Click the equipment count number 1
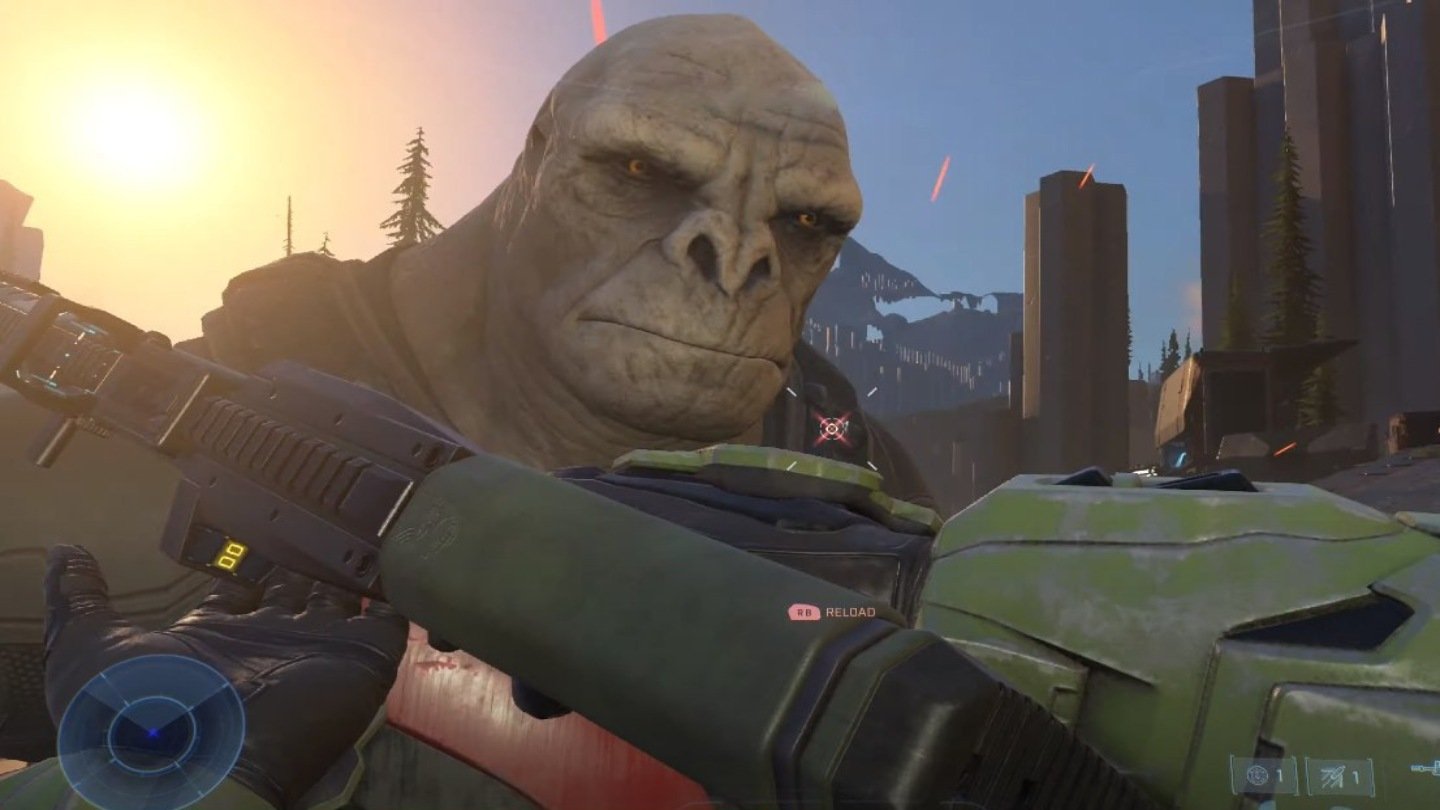 coord(1355,774)
